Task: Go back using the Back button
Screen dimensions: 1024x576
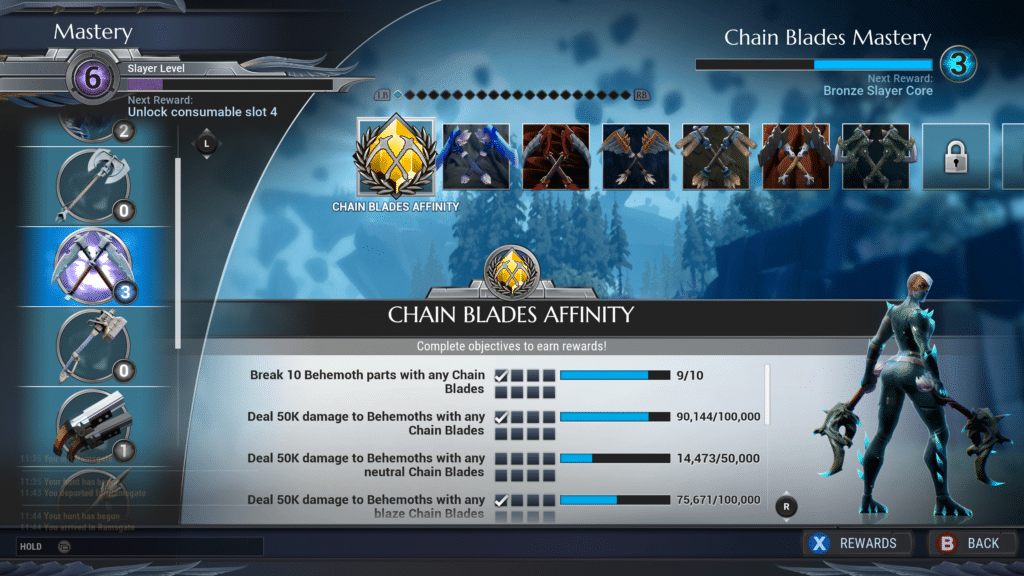Action: 969,543
